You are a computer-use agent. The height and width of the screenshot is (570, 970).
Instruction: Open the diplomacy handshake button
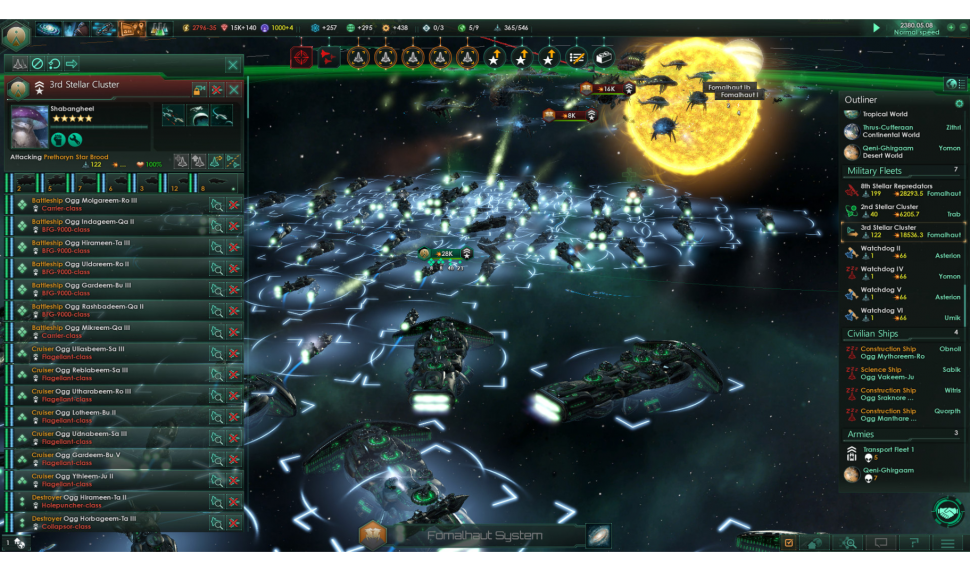tap(946, 511)
